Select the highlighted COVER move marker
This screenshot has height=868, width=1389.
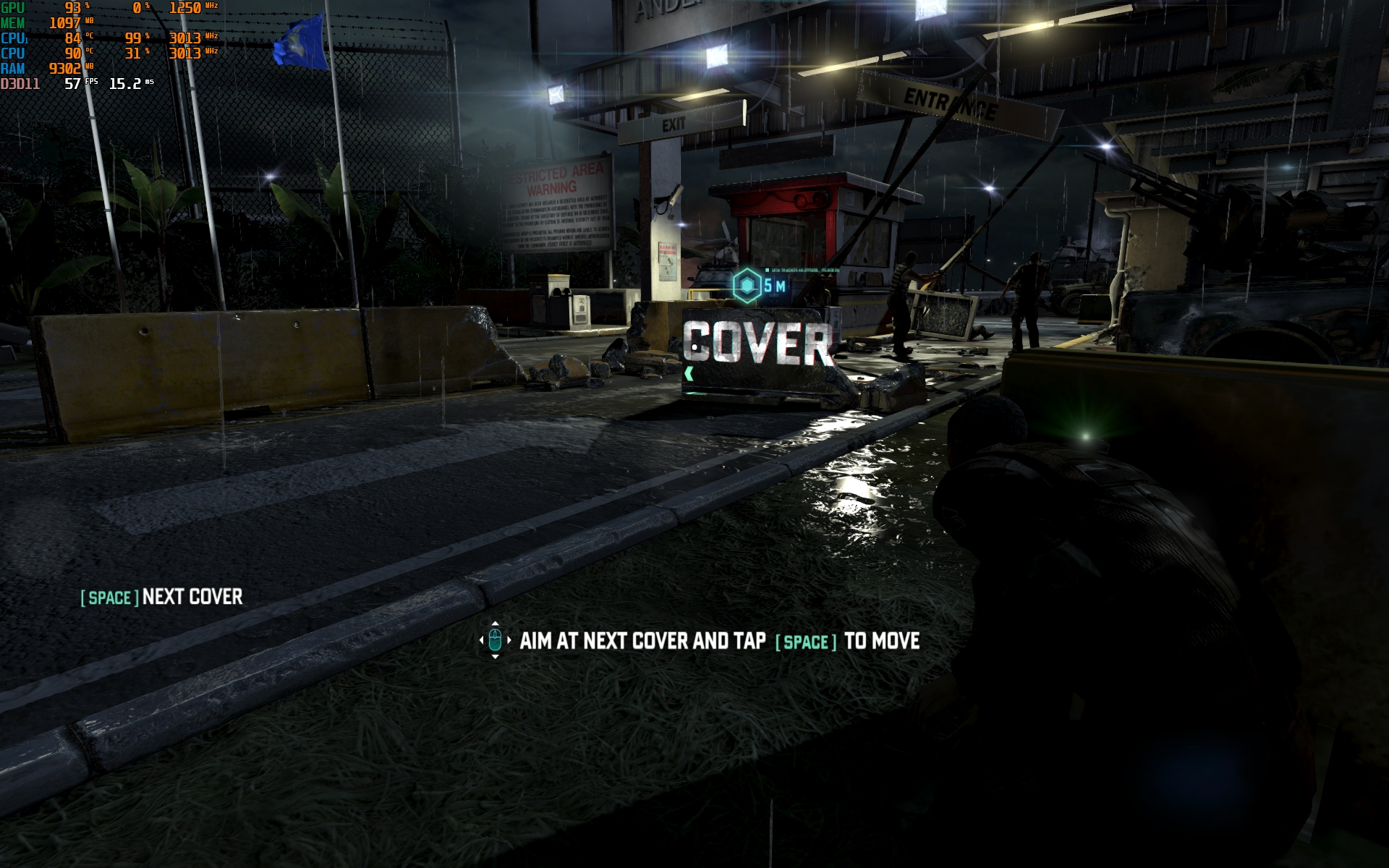point(757,344)
